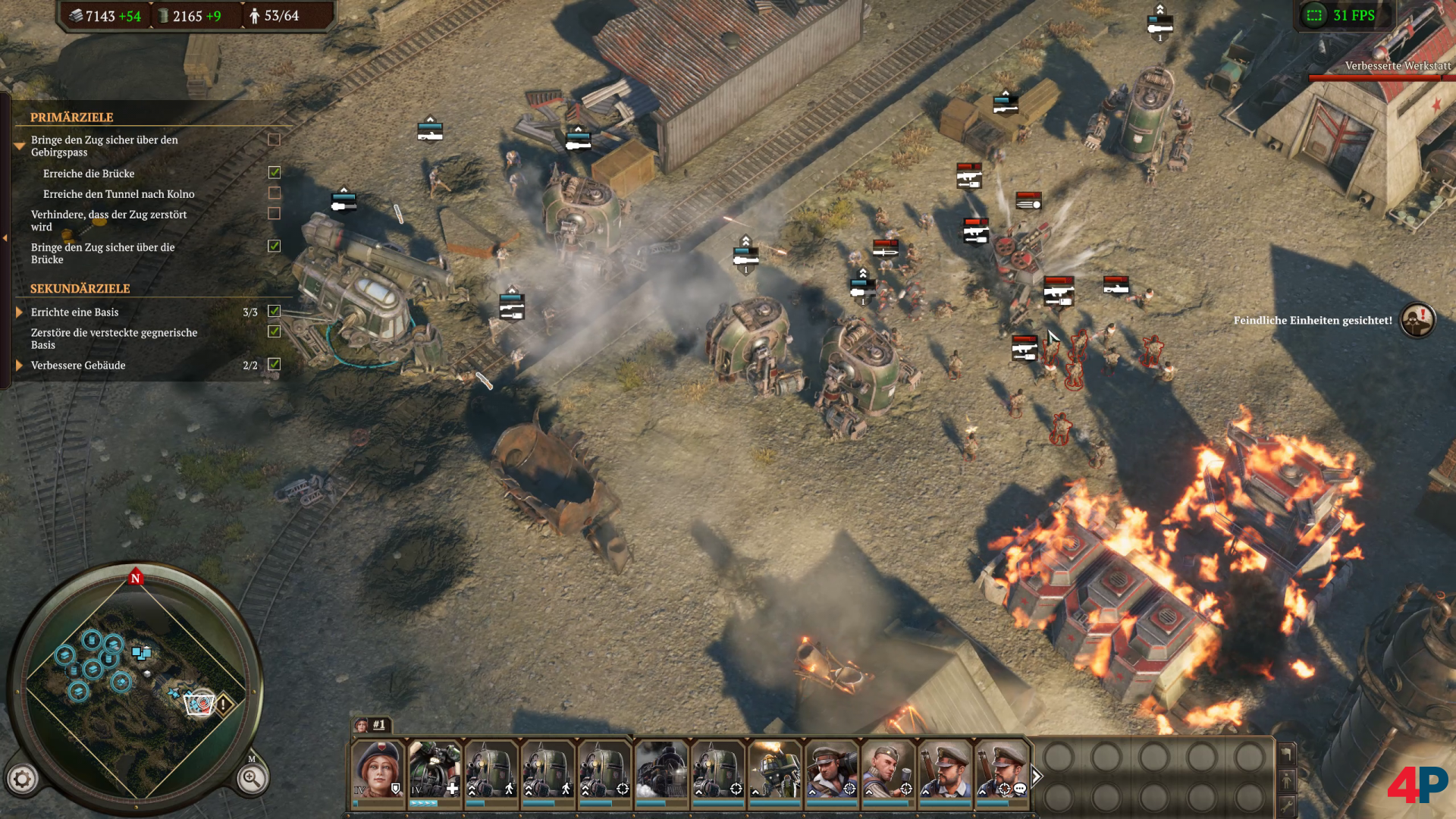The image size is (1456, 819).
Task: Select the grenadier soldier holding a grenade
Action: click(x=888, y=768)
